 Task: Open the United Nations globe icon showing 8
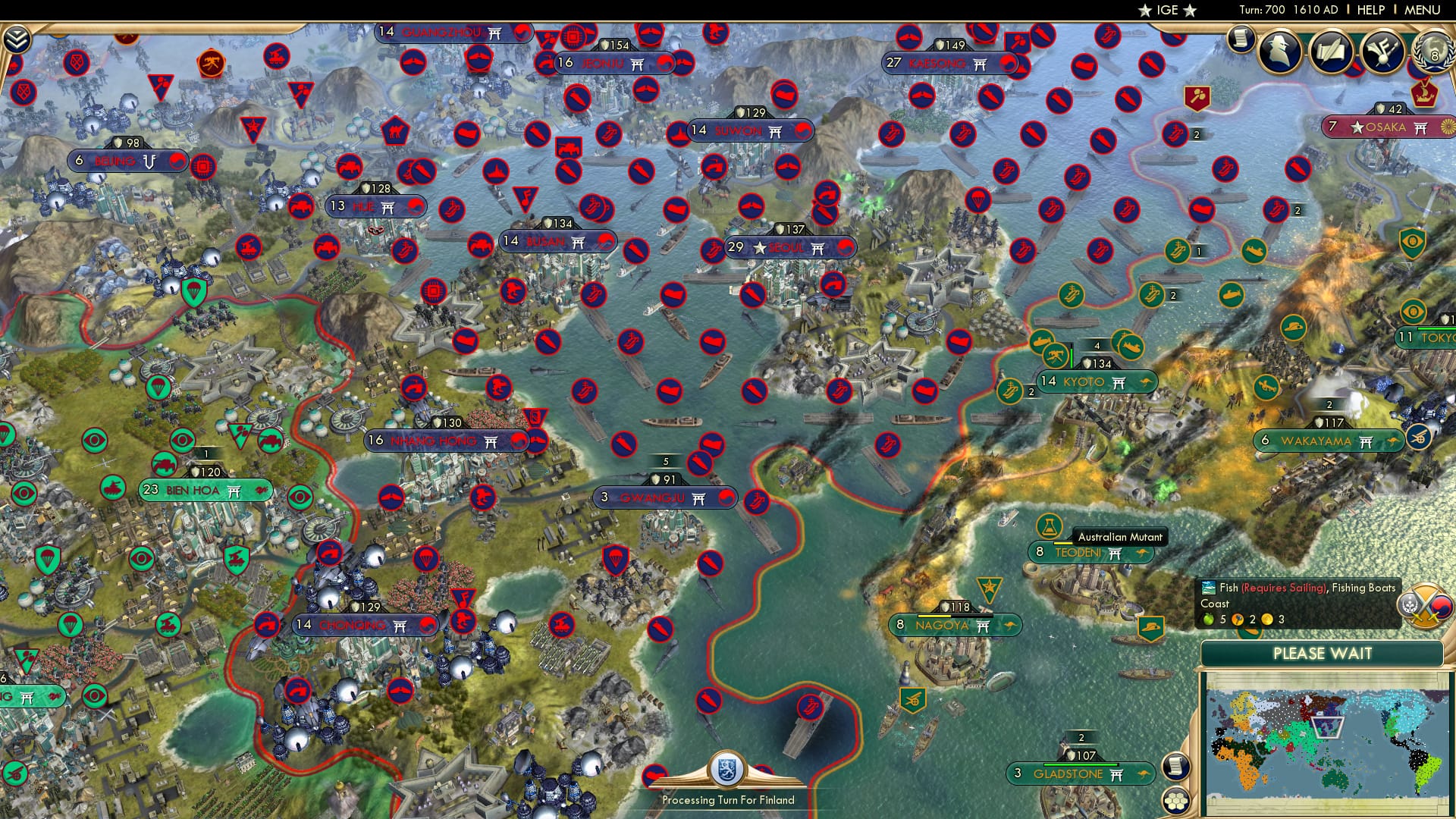pos(1436,54)
